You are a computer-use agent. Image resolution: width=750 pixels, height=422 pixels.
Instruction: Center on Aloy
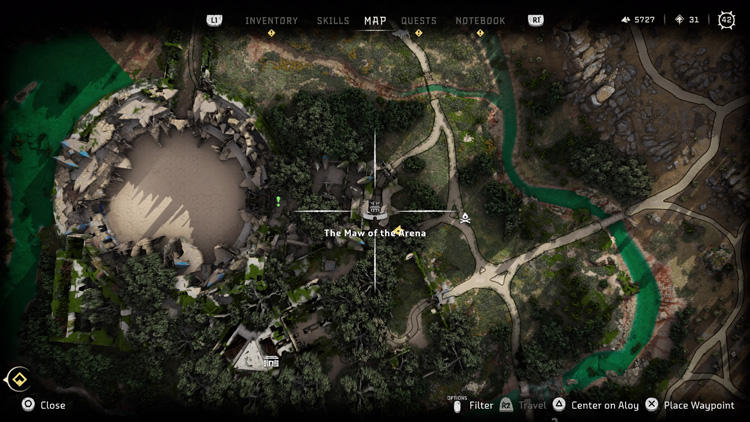595,405
